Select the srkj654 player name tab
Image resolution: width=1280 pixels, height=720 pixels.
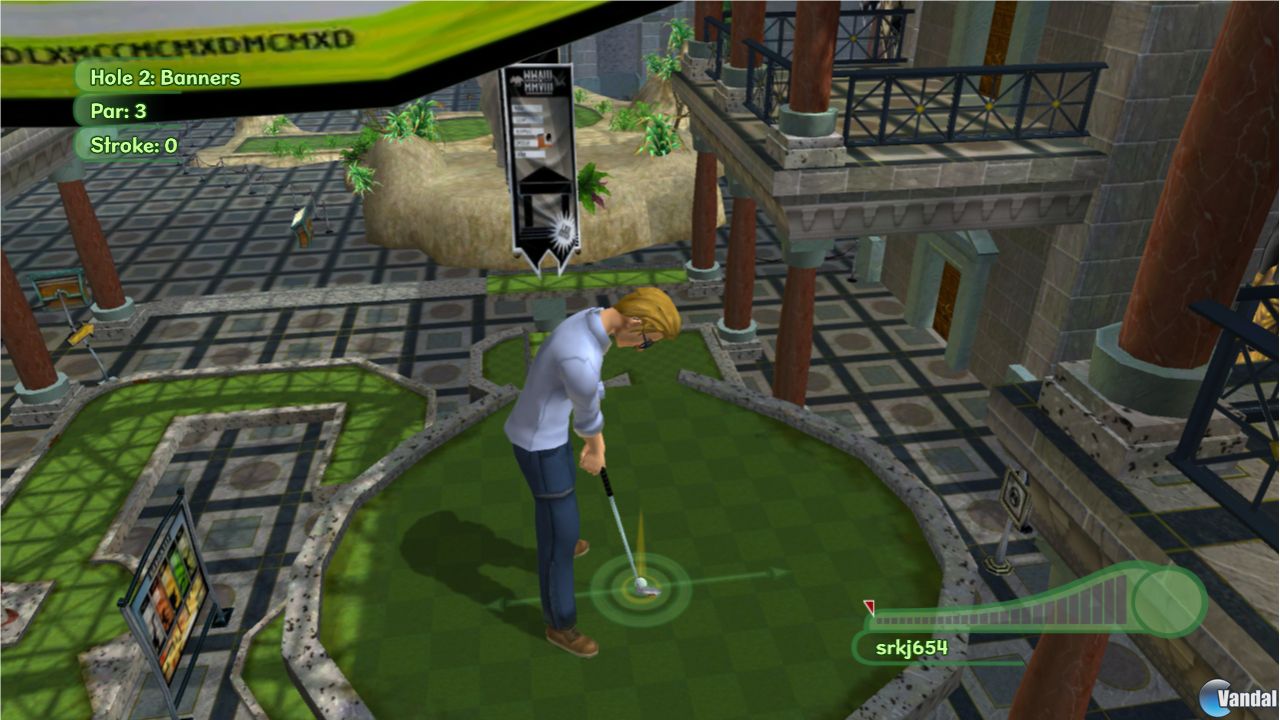(914, 647)
